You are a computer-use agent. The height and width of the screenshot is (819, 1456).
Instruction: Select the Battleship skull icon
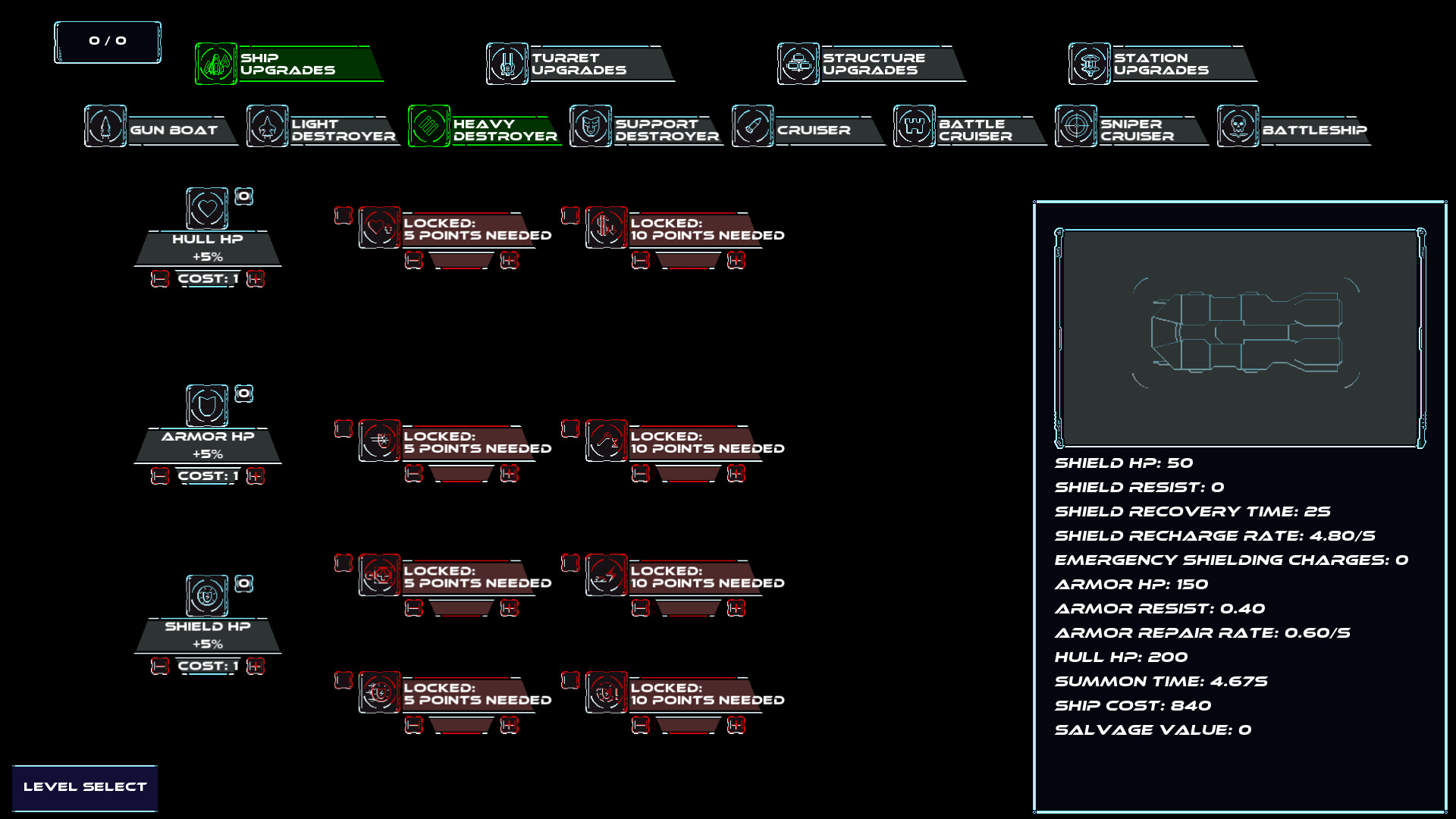point(1237,127)
